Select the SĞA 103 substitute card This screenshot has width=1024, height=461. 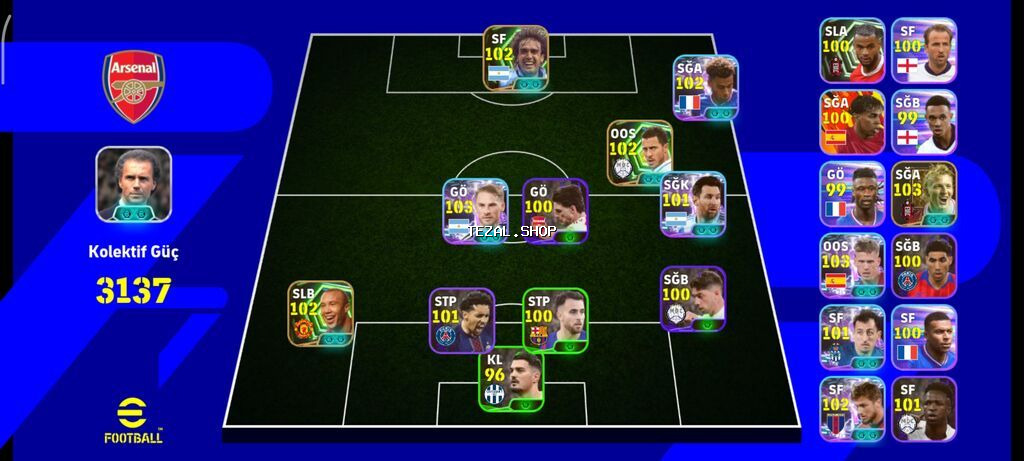coord(924,194)
